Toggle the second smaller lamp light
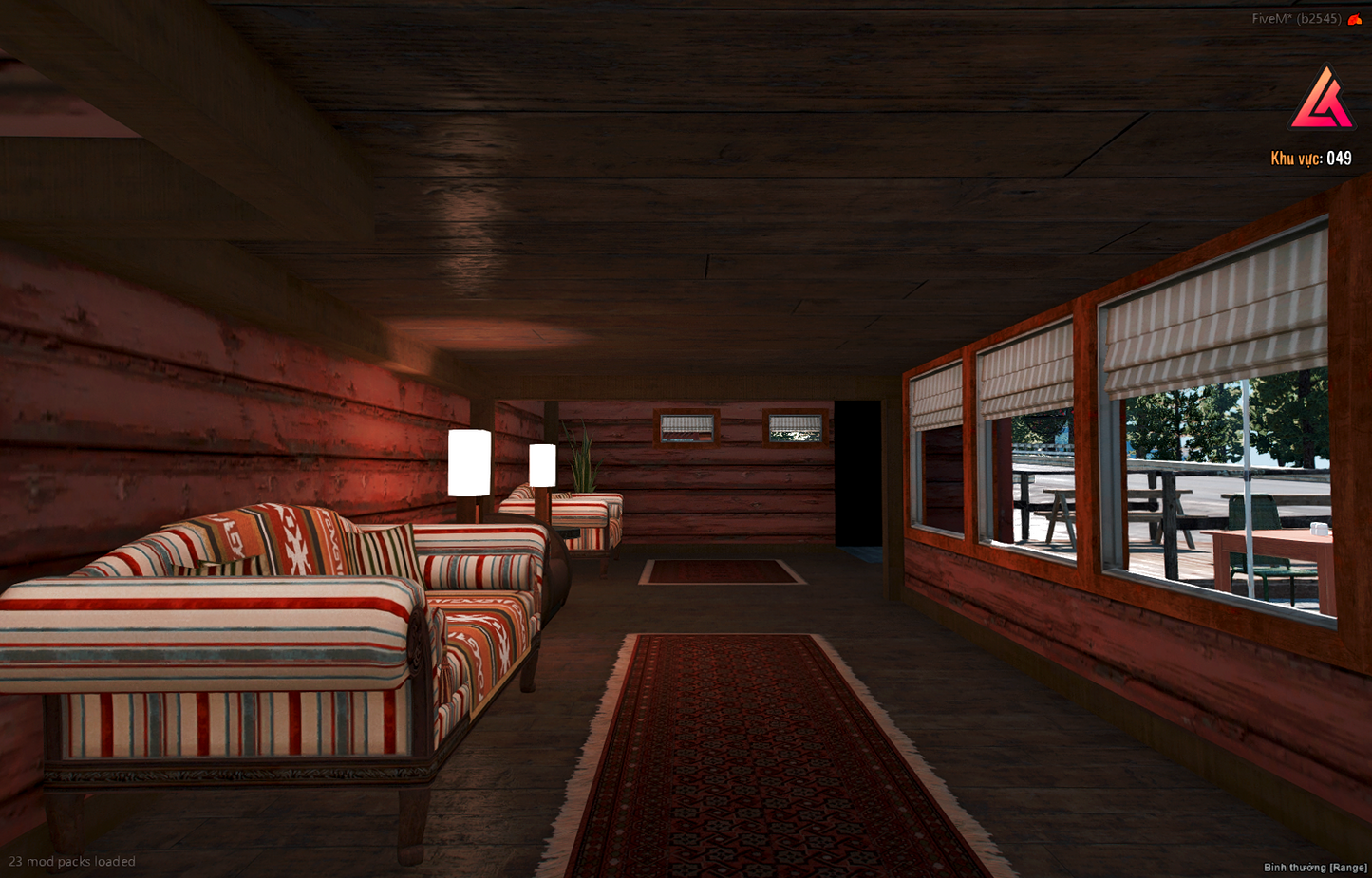 pos(542,465)
